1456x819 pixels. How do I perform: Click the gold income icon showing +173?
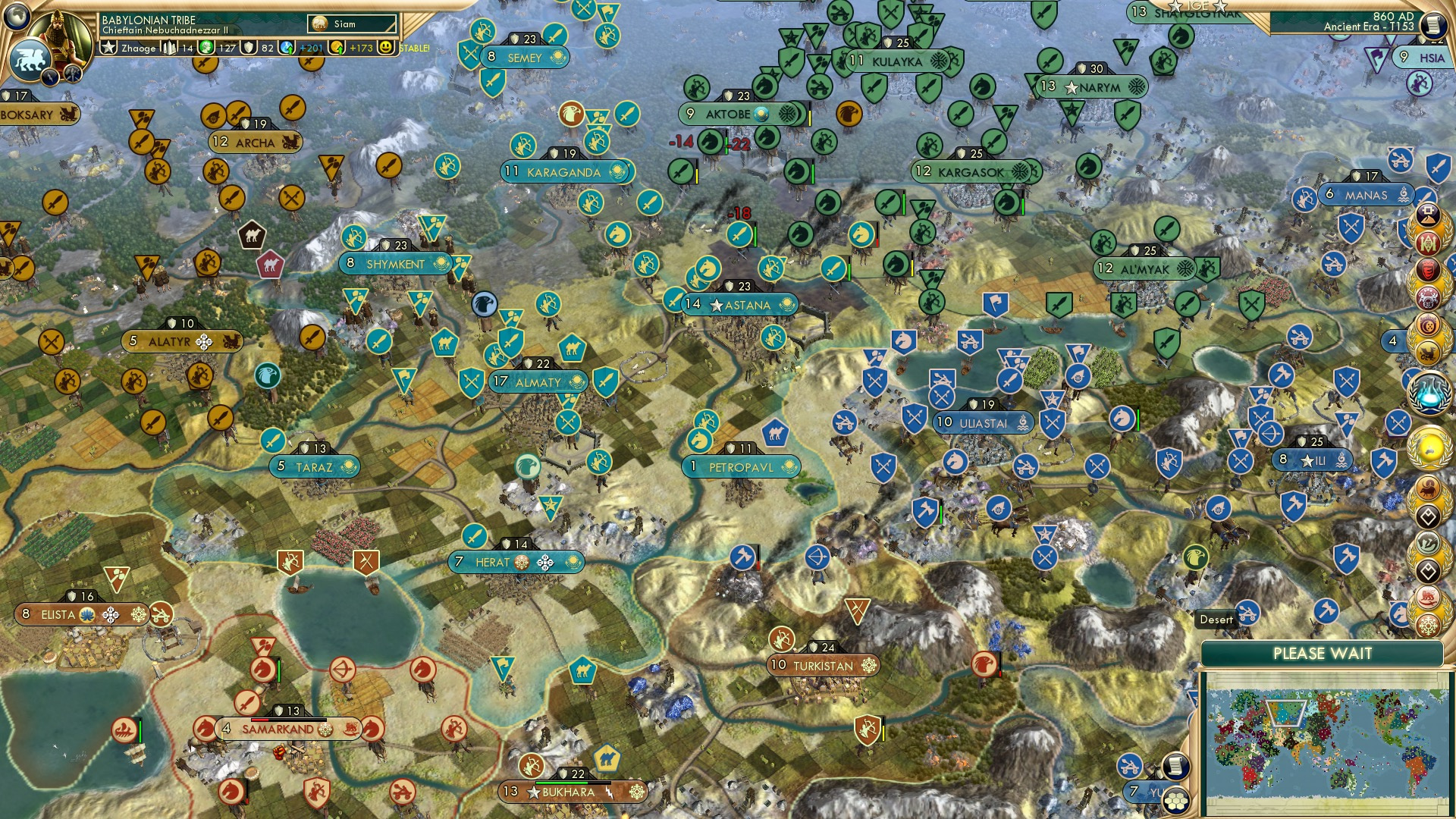point(337,49)
